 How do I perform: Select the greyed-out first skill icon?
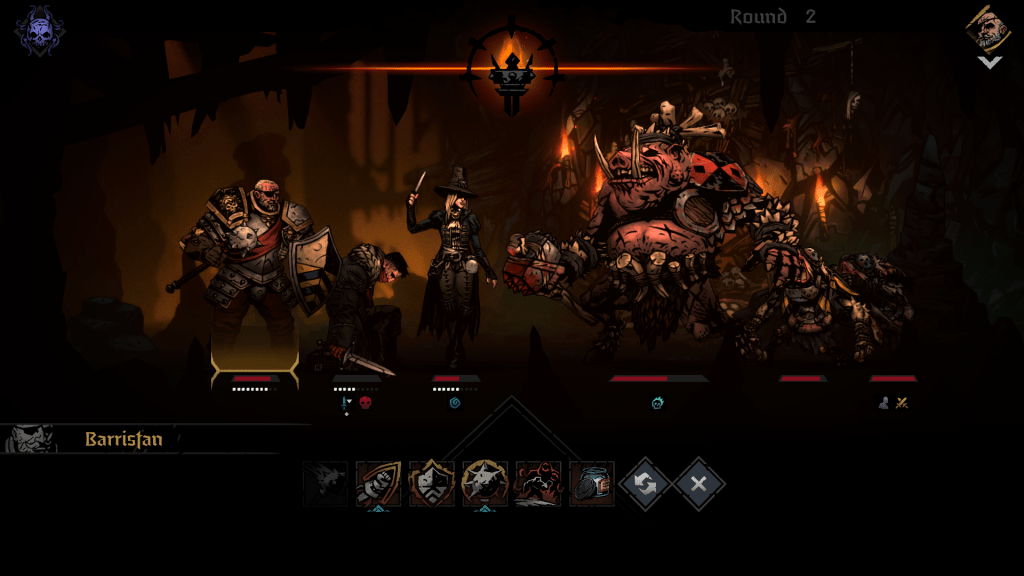tap(326, 484)
